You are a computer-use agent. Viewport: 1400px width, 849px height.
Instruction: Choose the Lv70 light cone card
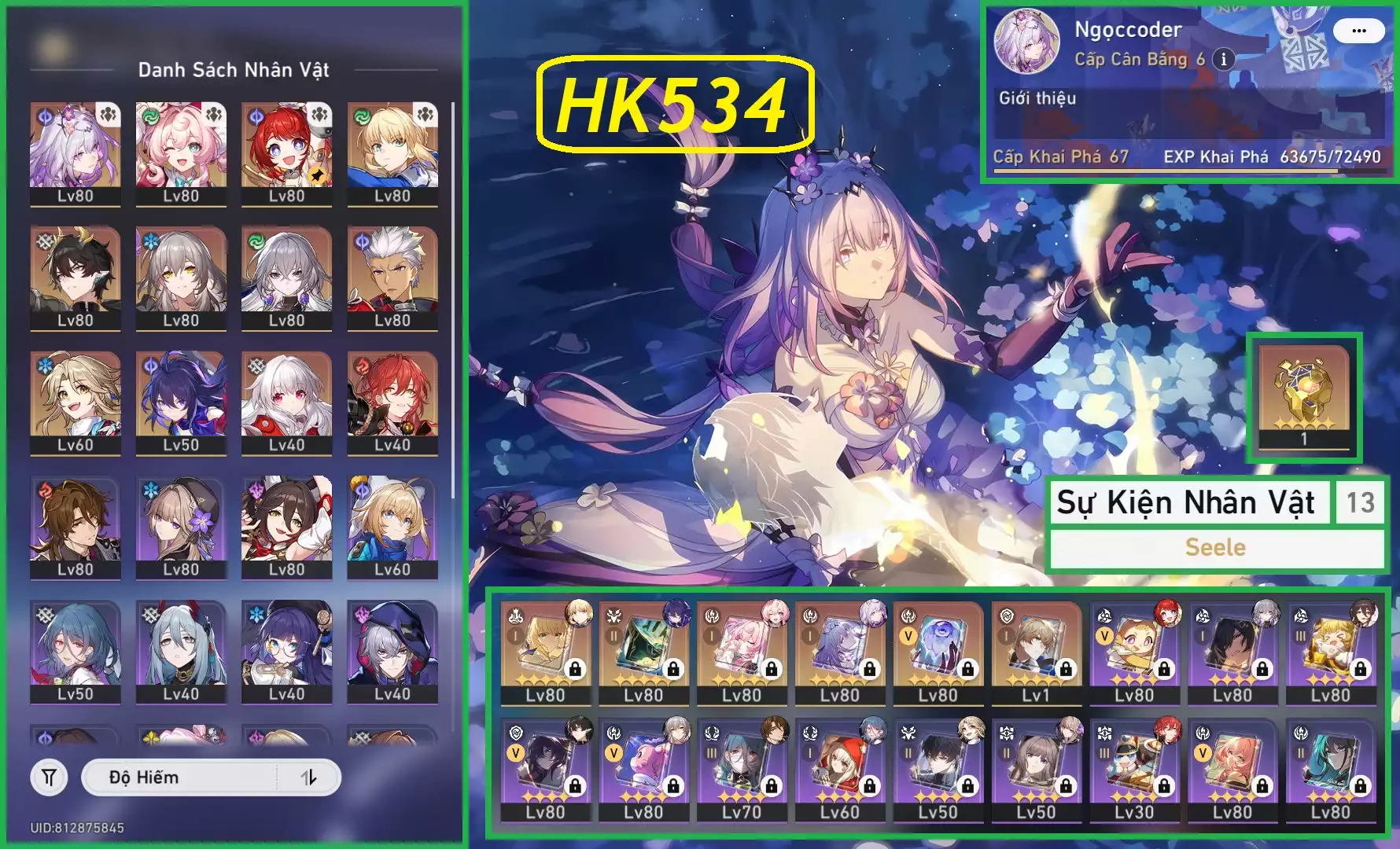(741, 770)
